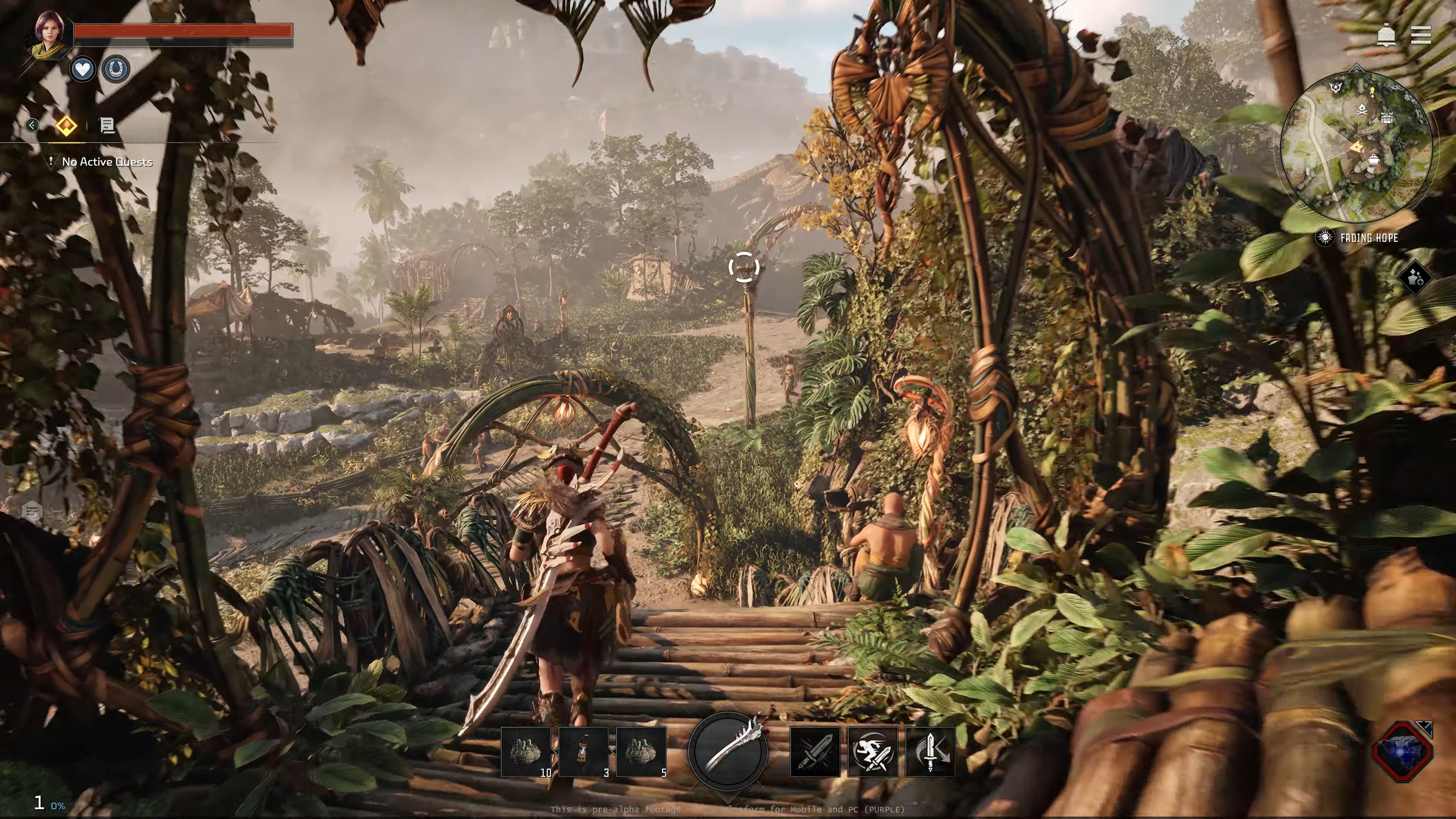
Task: Select the horseshoe buff icon
Action: [116, 69]
